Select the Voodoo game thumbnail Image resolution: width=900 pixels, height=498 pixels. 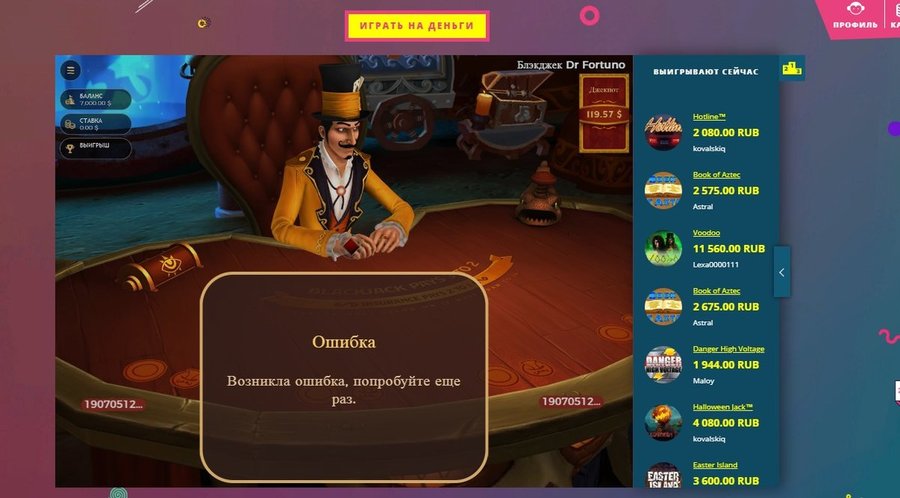[x=663, y=248]
